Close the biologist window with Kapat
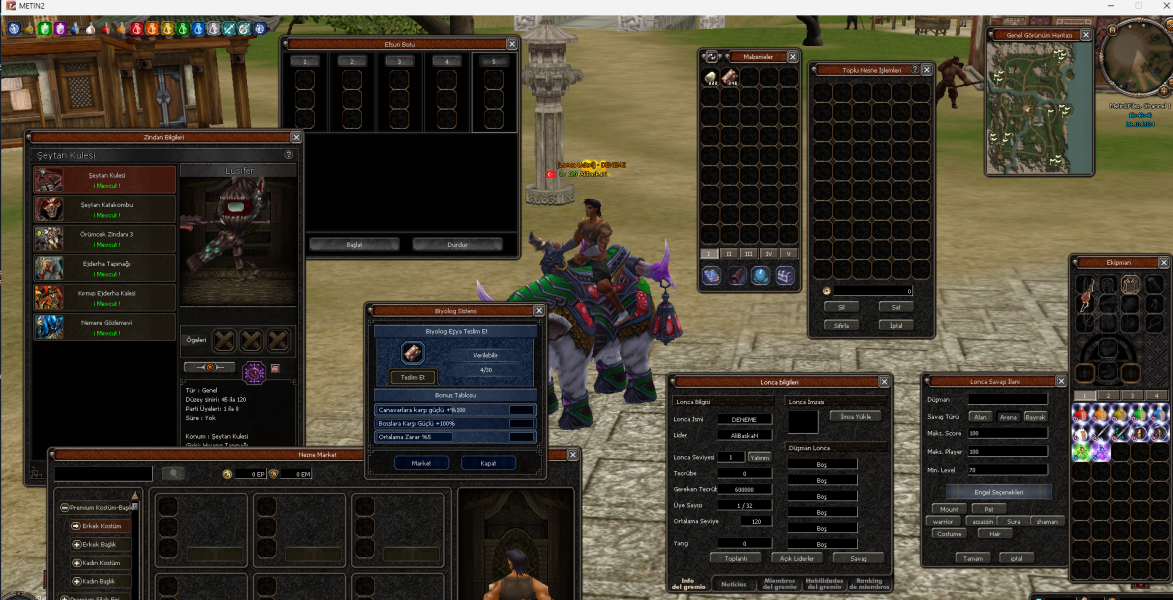This screenshot has height=600, width=1173. pyautogui.click(x=488, y=463)
